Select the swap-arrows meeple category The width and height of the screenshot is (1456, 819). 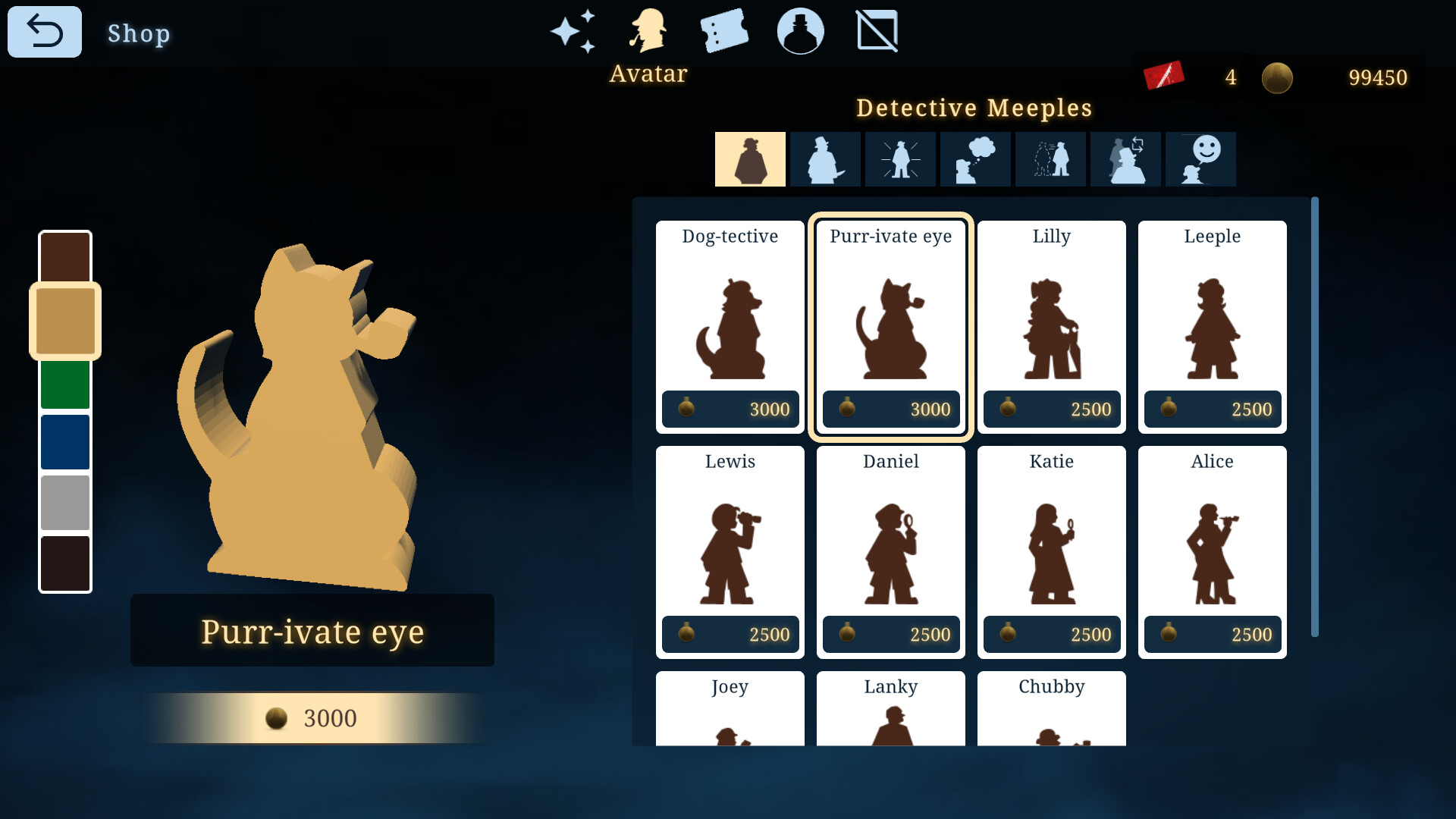click(1125, 158)
